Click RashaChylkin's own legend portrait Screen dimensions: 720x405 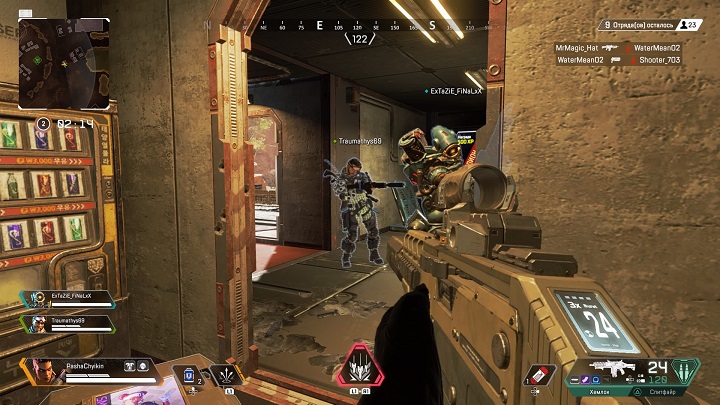pyautogui.click(x=44, y=369)
